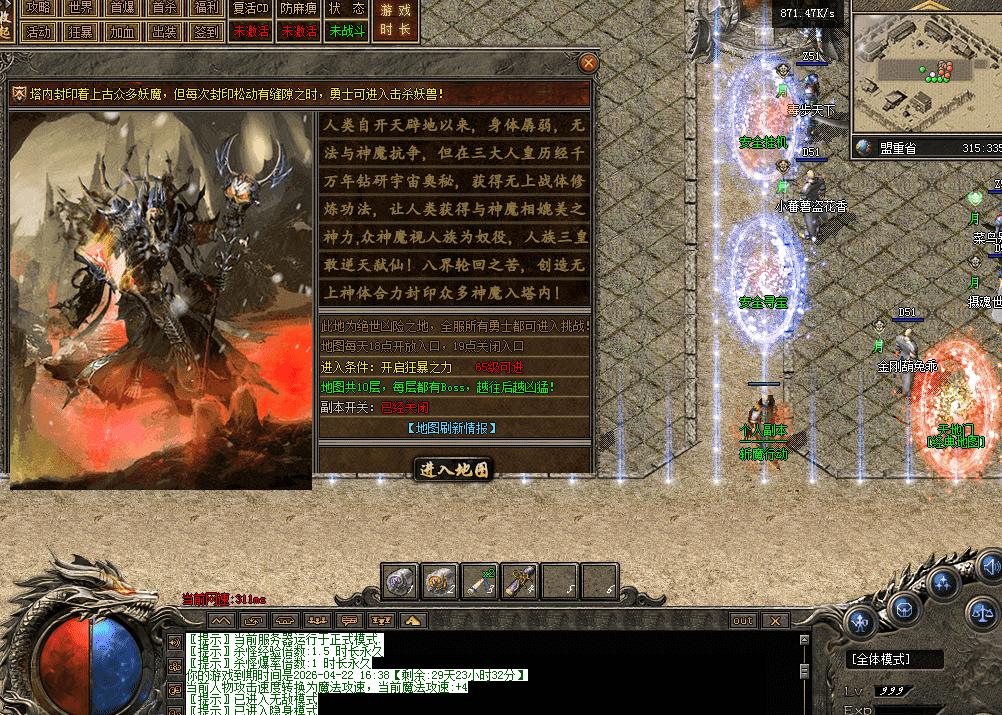The height and width of the screenshot is (715, 1002).
Task: Toggle the 全体模式 attack mode label
Action: point(896,660)
